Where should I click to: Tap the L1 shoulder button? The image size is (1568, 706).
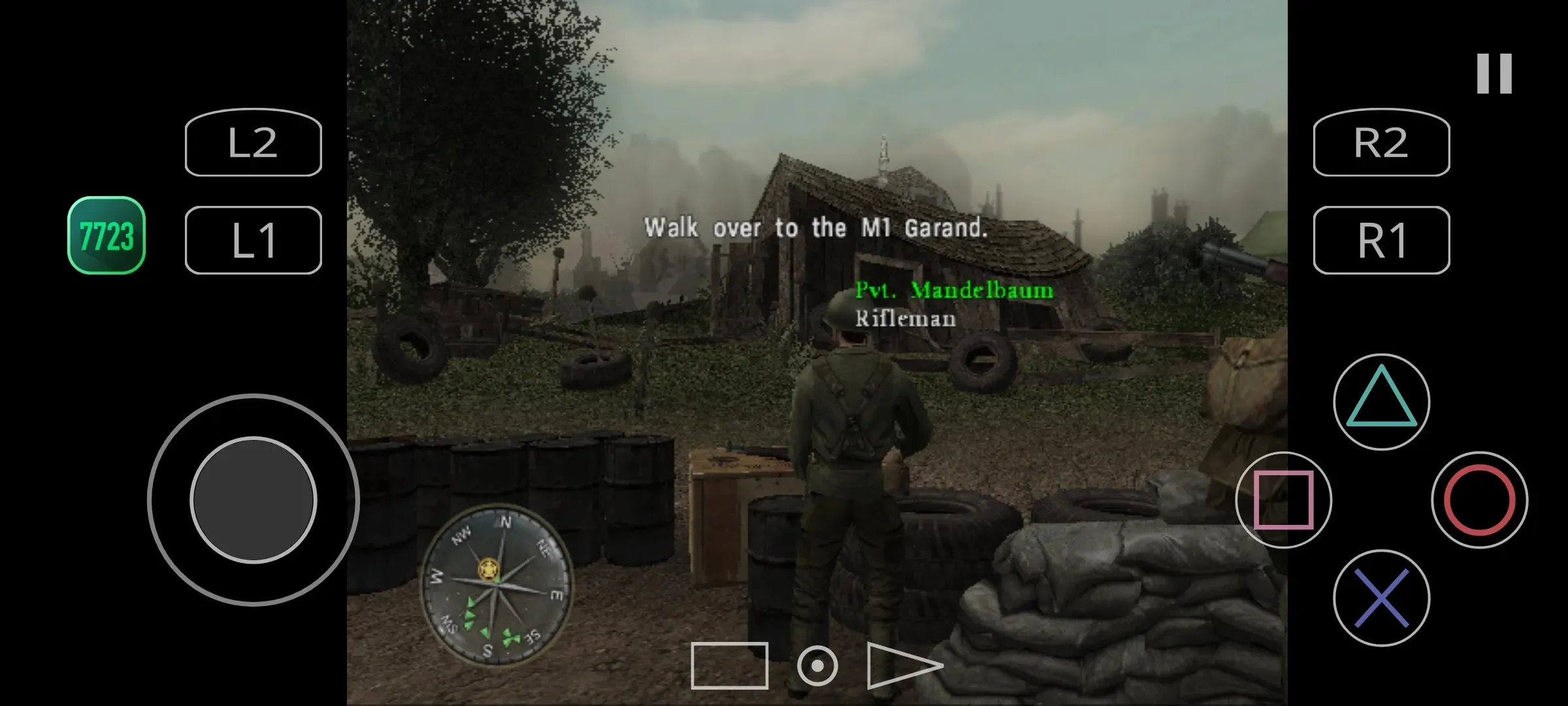click(253, 240)
